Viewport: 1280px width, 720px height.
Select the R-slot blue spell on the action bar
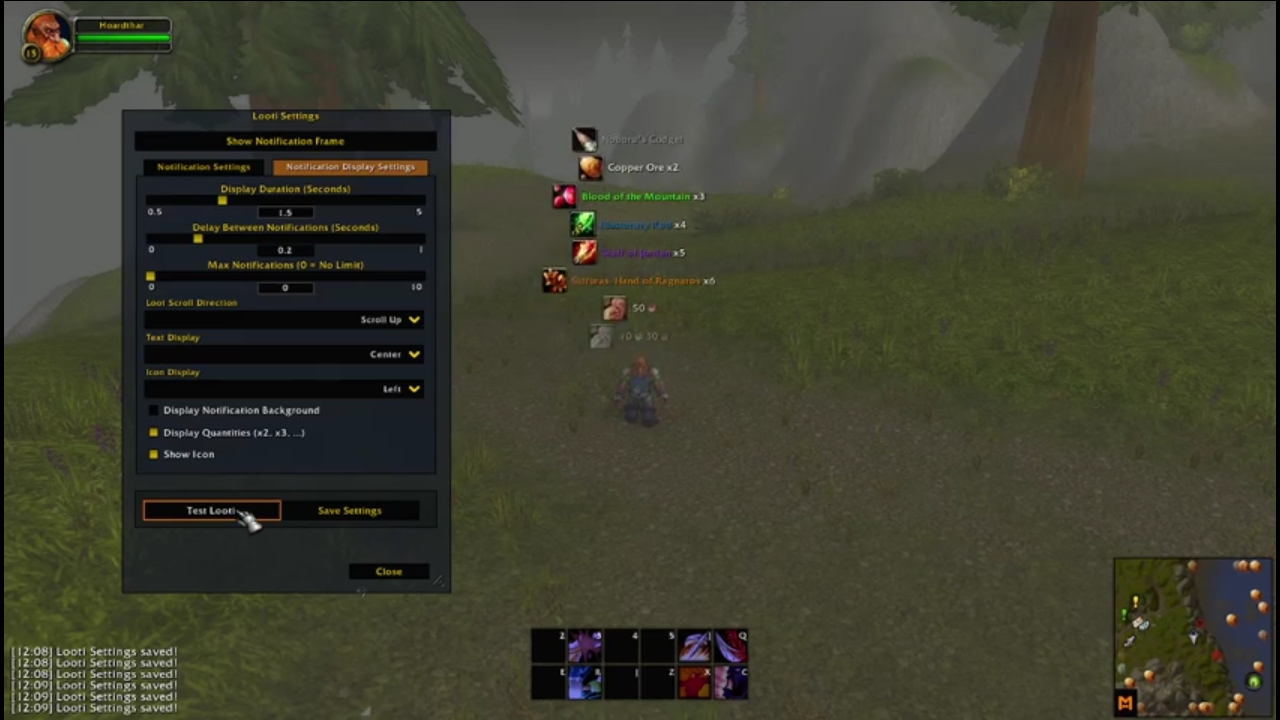pyautogui.click(x=584, y=682)
